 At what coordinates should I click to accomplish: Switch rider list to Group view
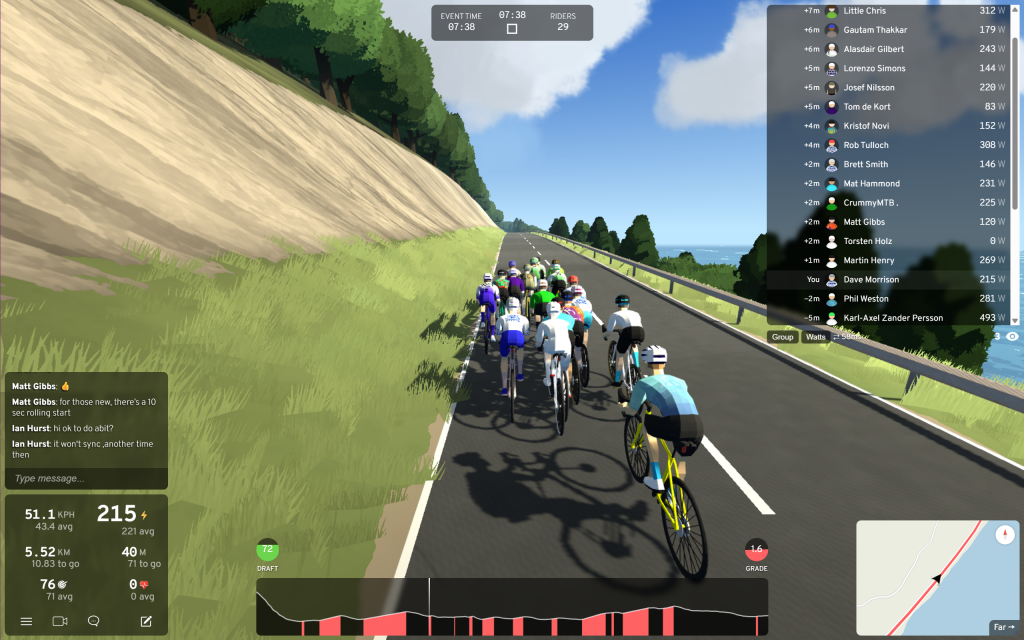click(x=782, y=337)
